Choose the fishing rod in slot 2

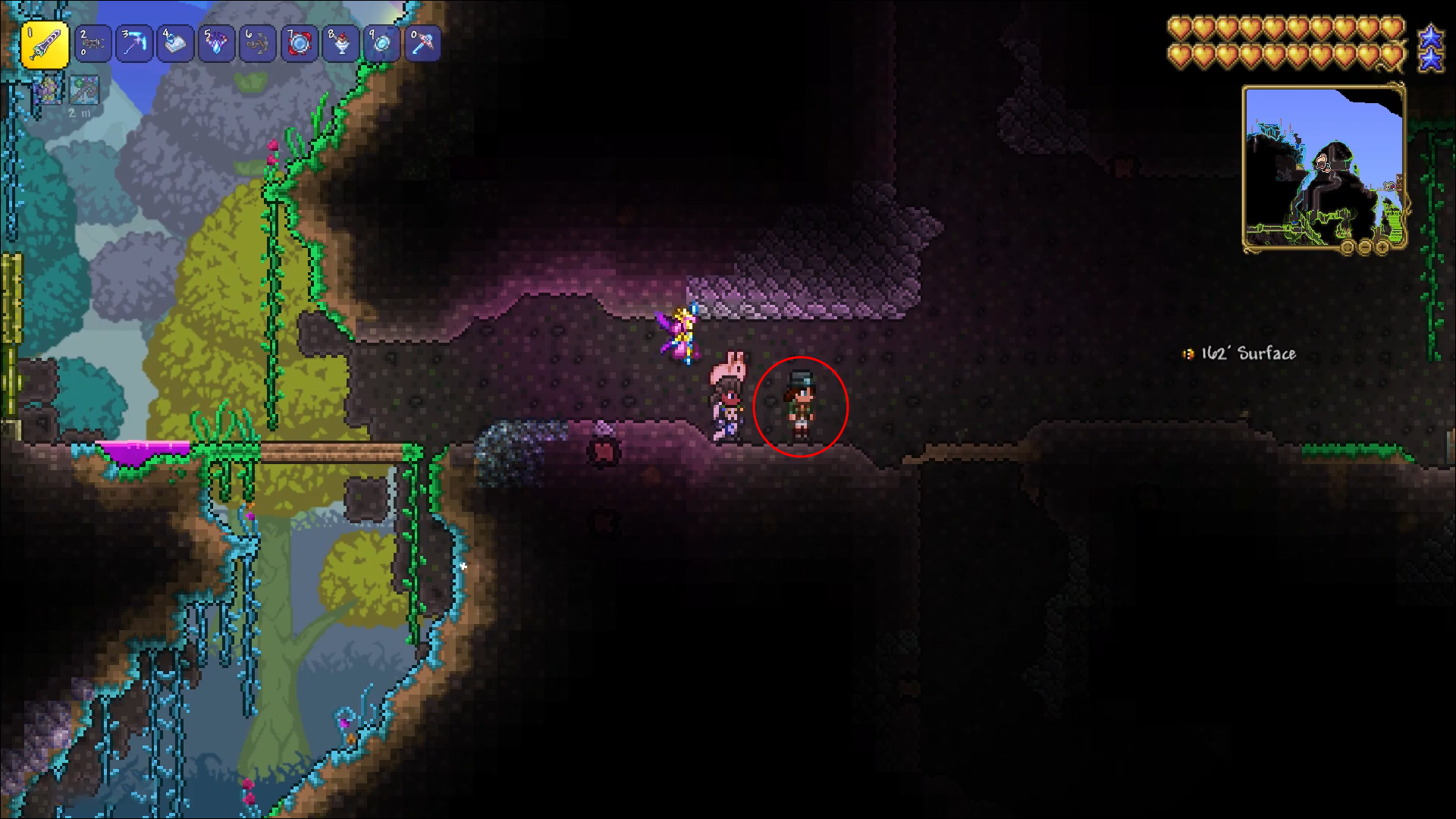click(x=93, y=44)
